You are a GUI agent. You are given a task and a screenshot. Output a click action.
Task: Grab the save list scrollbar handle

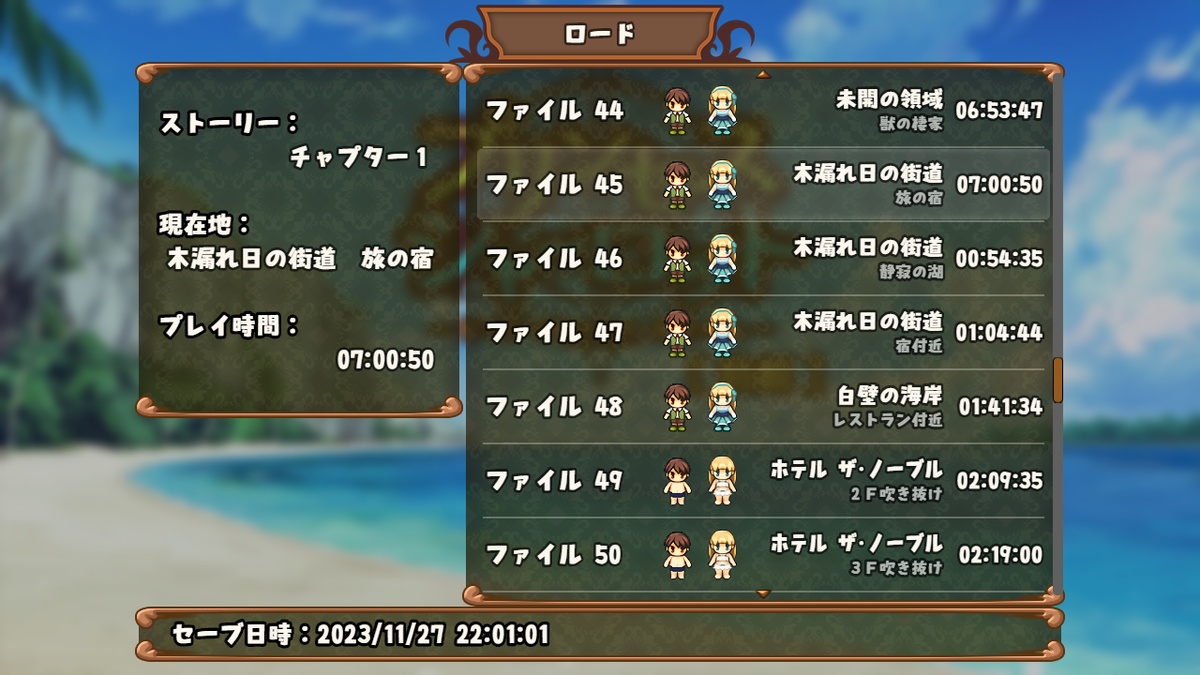[x=1057, y=379]
